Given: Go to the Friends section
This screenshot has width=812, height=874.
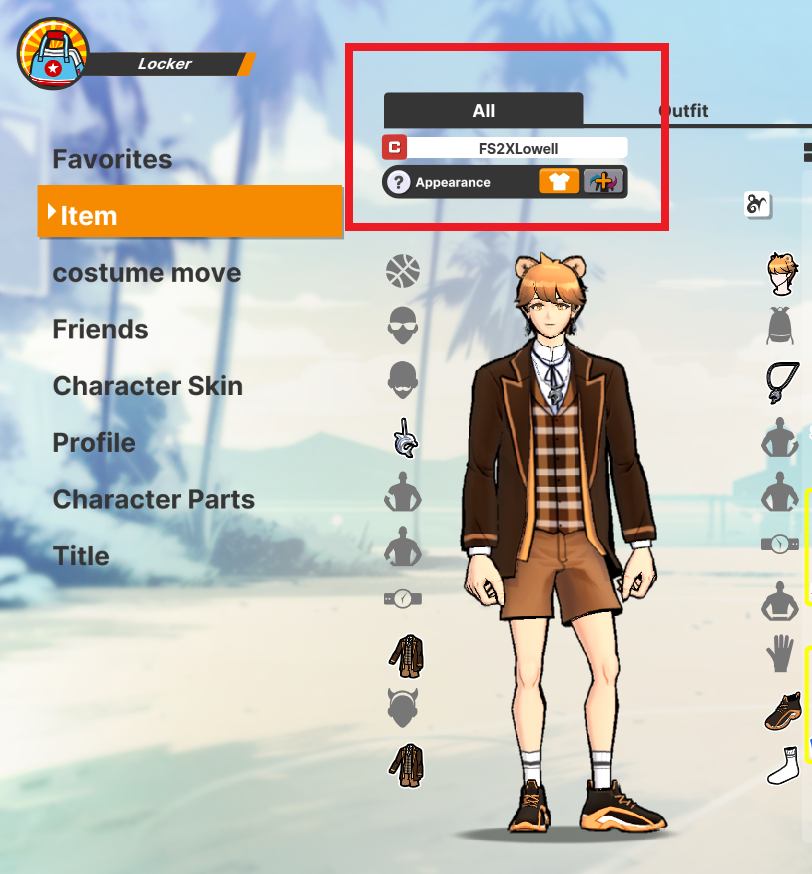Looking at the screenshot, I should [100, 330].
